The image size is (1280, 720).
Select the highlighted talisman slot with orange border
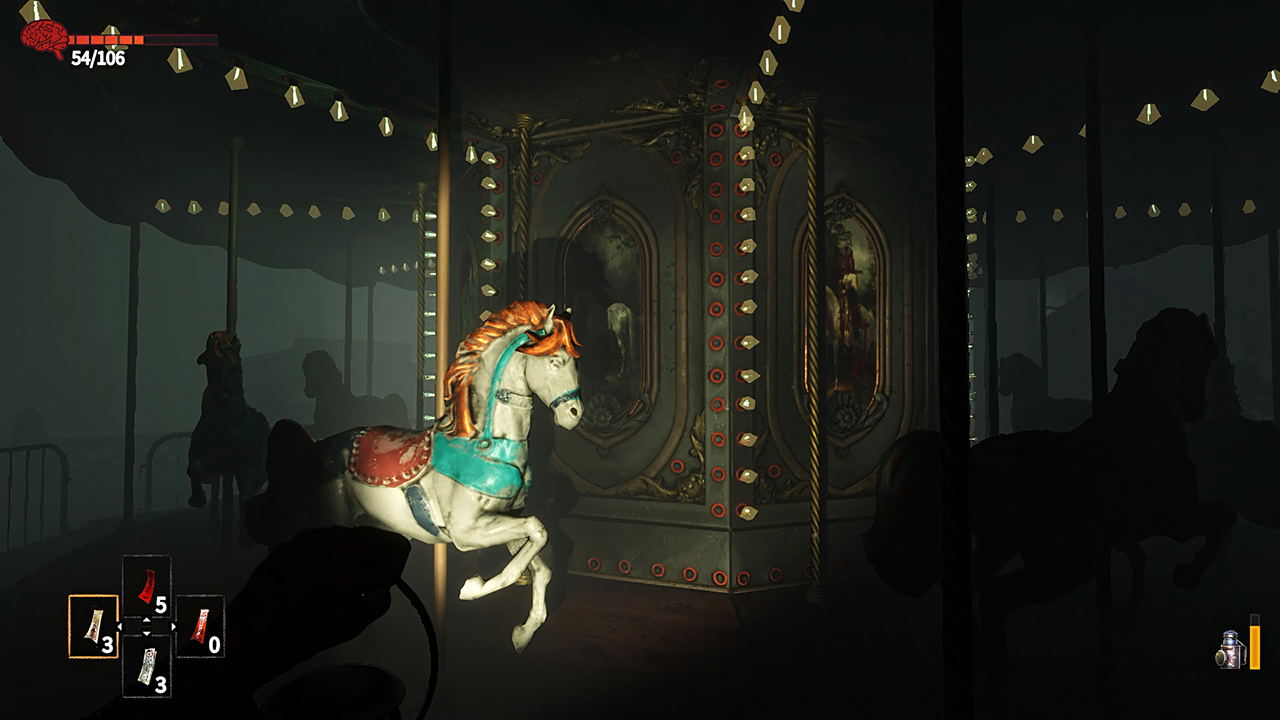(93, 626)
